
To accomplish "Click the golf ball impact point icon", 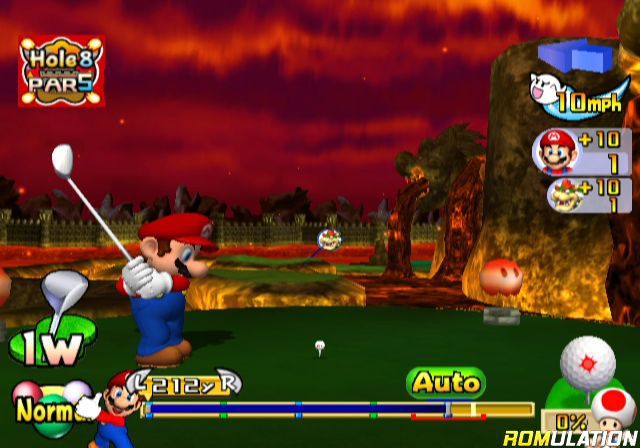I will coord(589,360).
